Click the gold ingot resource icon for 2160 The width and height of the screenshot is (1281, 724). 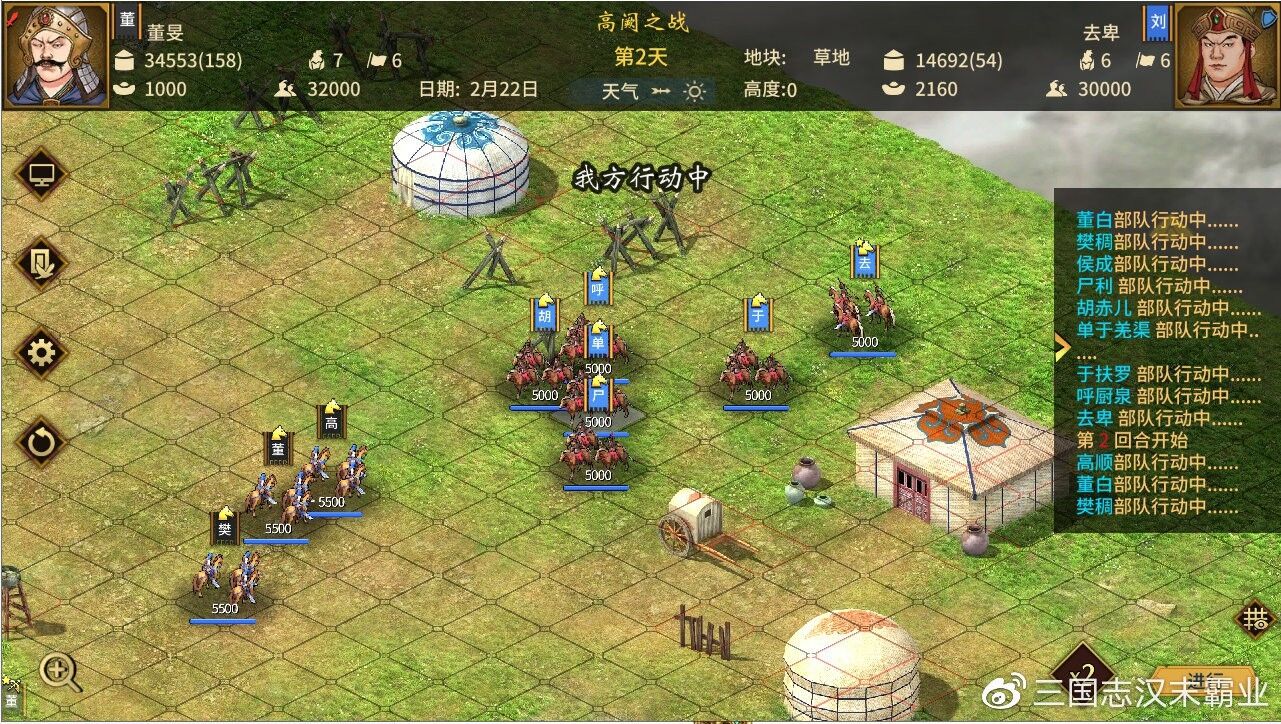[x=895, y=88]
